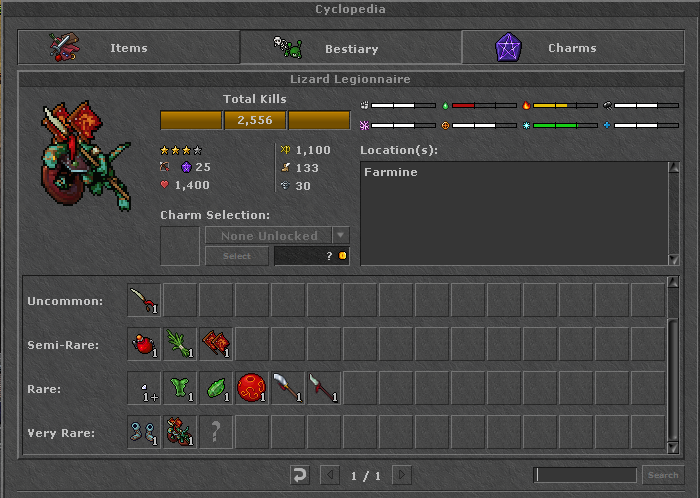This screenshot has height=498, width=700.
Task: Choose the red potion loot slot
Action: 144,344
